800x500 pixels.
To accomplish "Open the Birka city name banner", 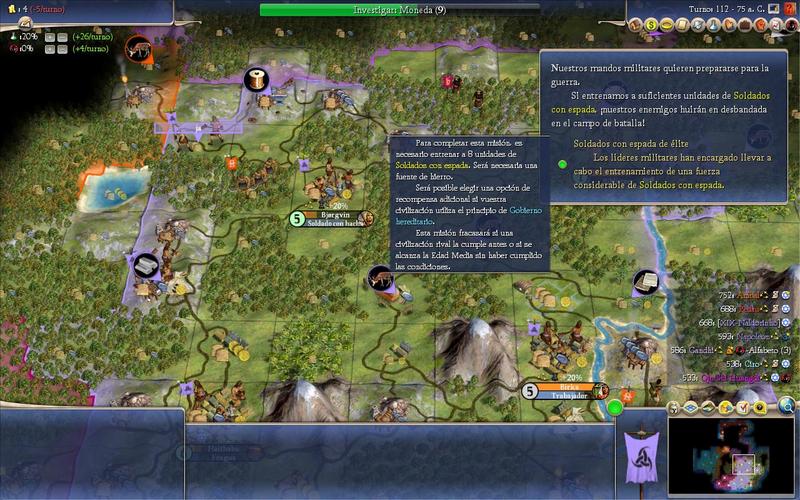I will point(560,385).
